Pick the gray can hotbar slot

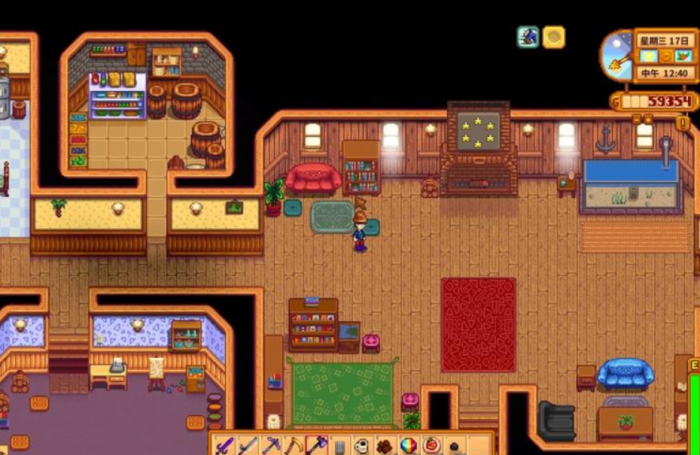(339, 446)
